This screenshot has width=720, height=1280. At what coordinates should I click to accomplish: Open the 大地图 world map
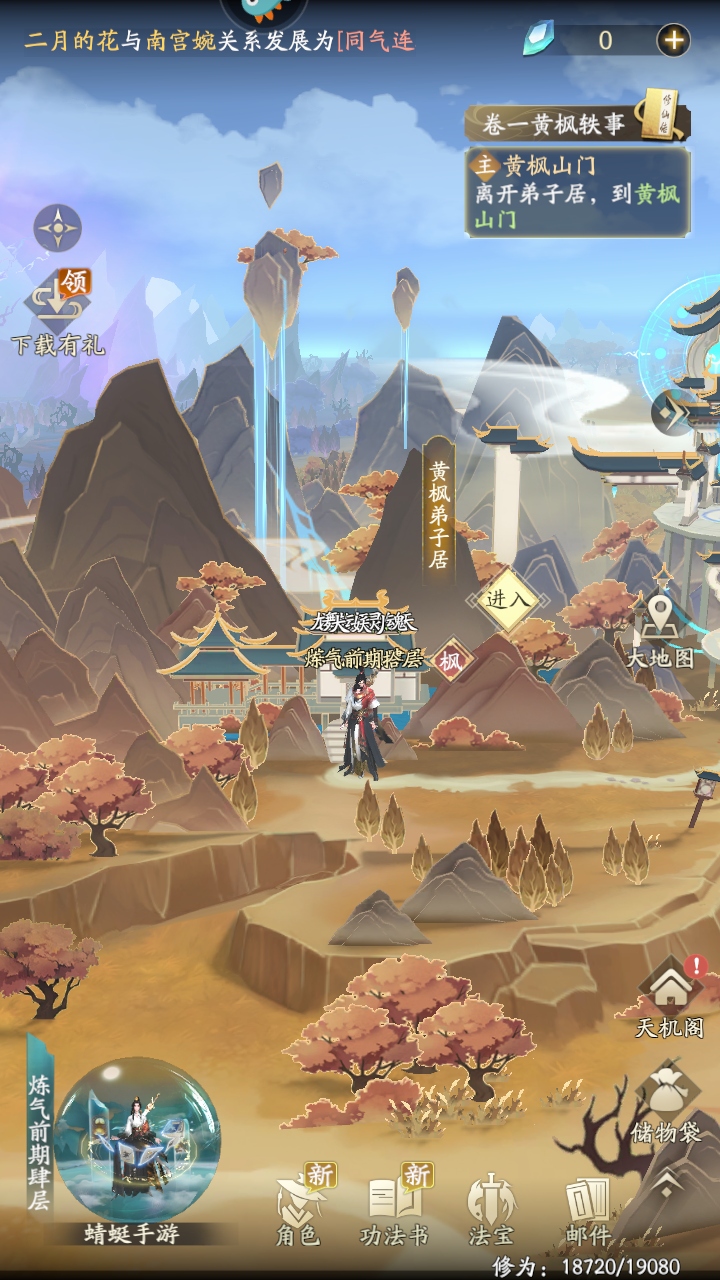point(660,630)
